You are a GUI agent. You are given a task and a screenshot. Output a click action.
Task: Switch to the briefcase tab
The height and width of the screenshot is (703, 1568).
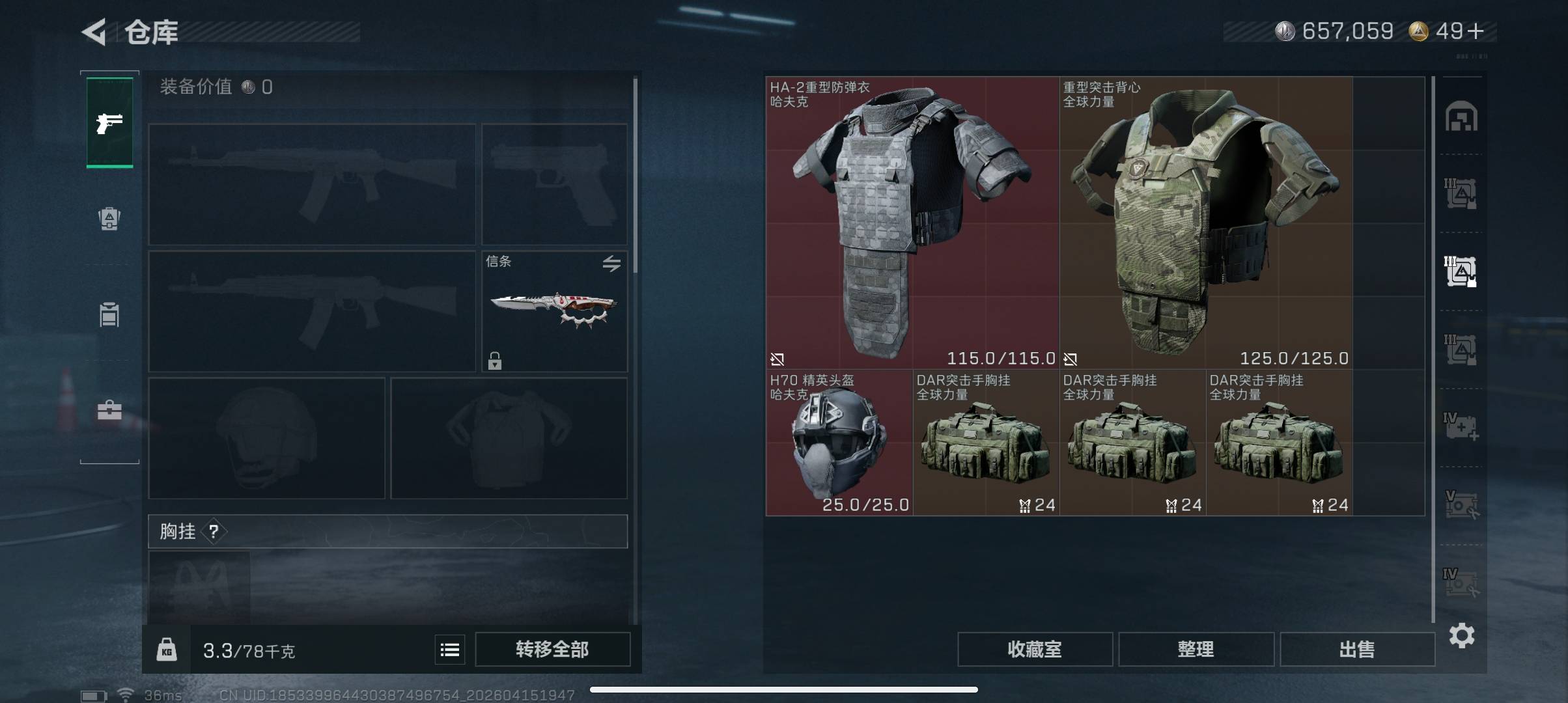click(x=109, y=410)
